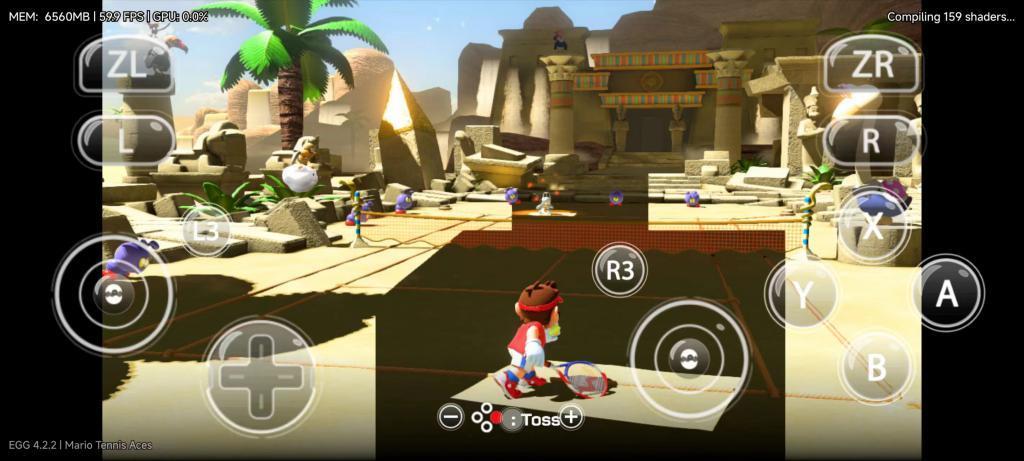Tap the X face button overlay

tap(873, 225)
